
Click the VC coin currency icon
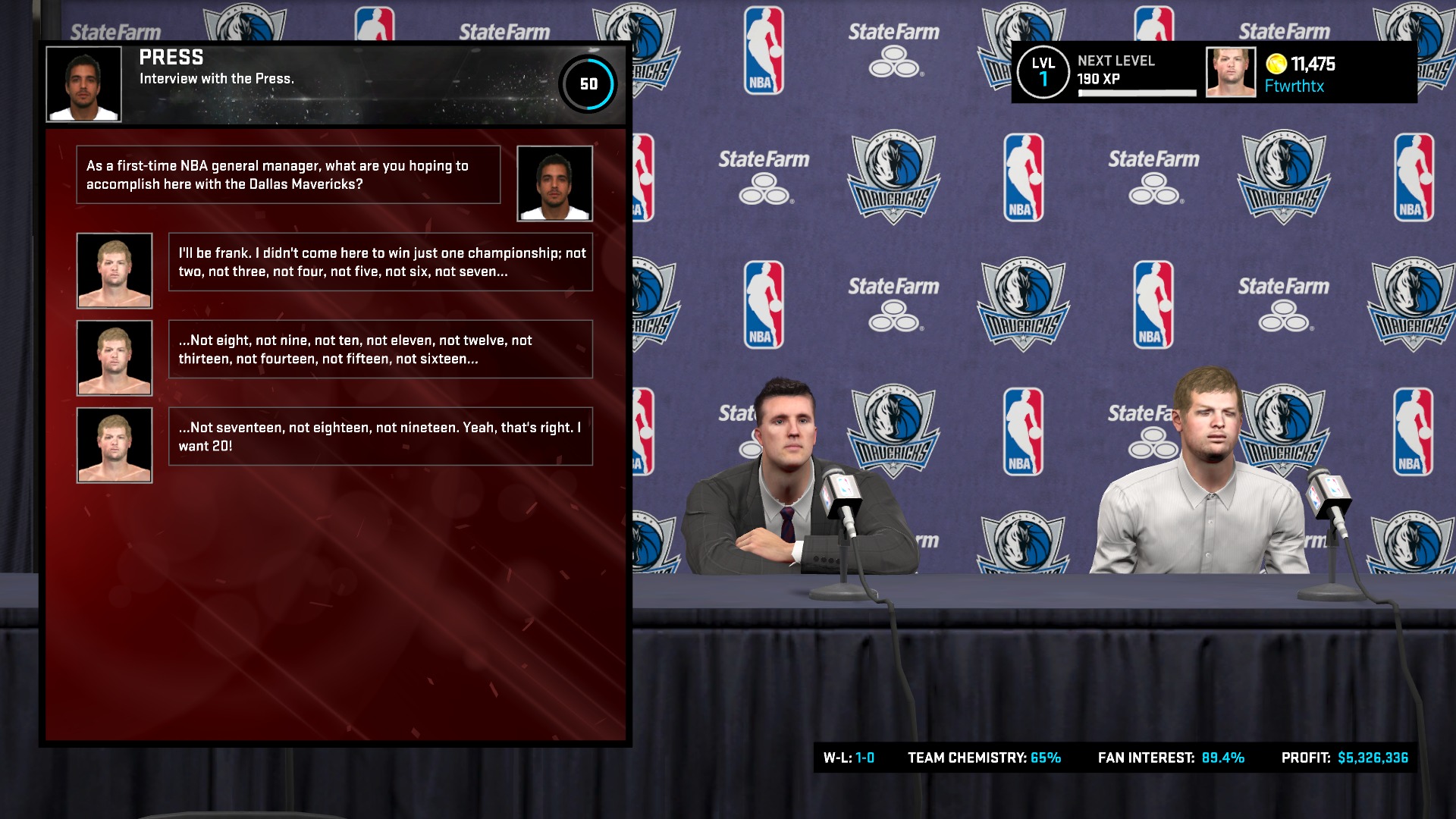(1276, 65)
